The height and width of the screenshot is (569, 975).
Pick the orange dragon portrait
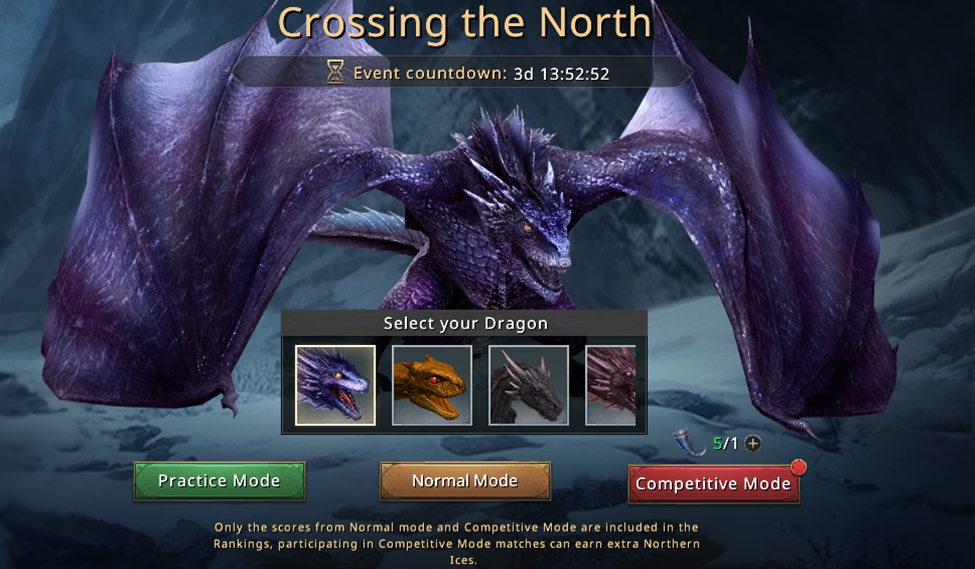tap(432, 385)
